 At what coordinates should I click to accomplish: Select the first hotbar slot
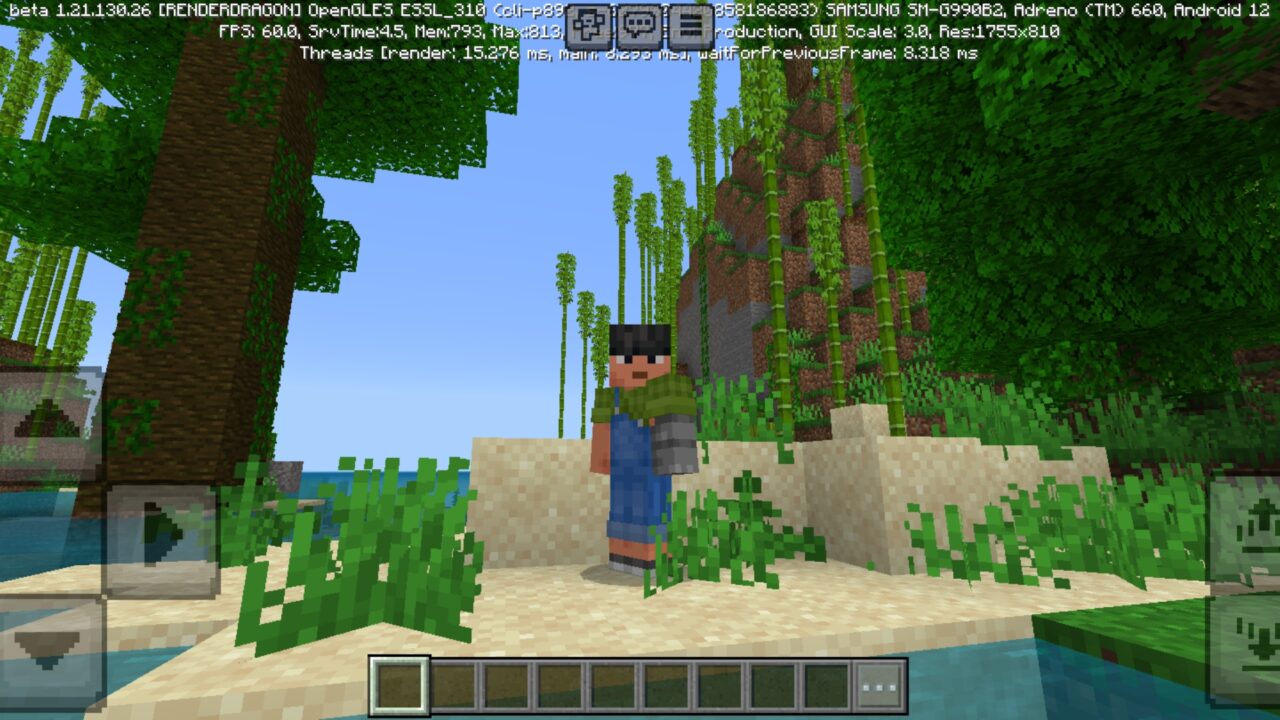[401, 684]
